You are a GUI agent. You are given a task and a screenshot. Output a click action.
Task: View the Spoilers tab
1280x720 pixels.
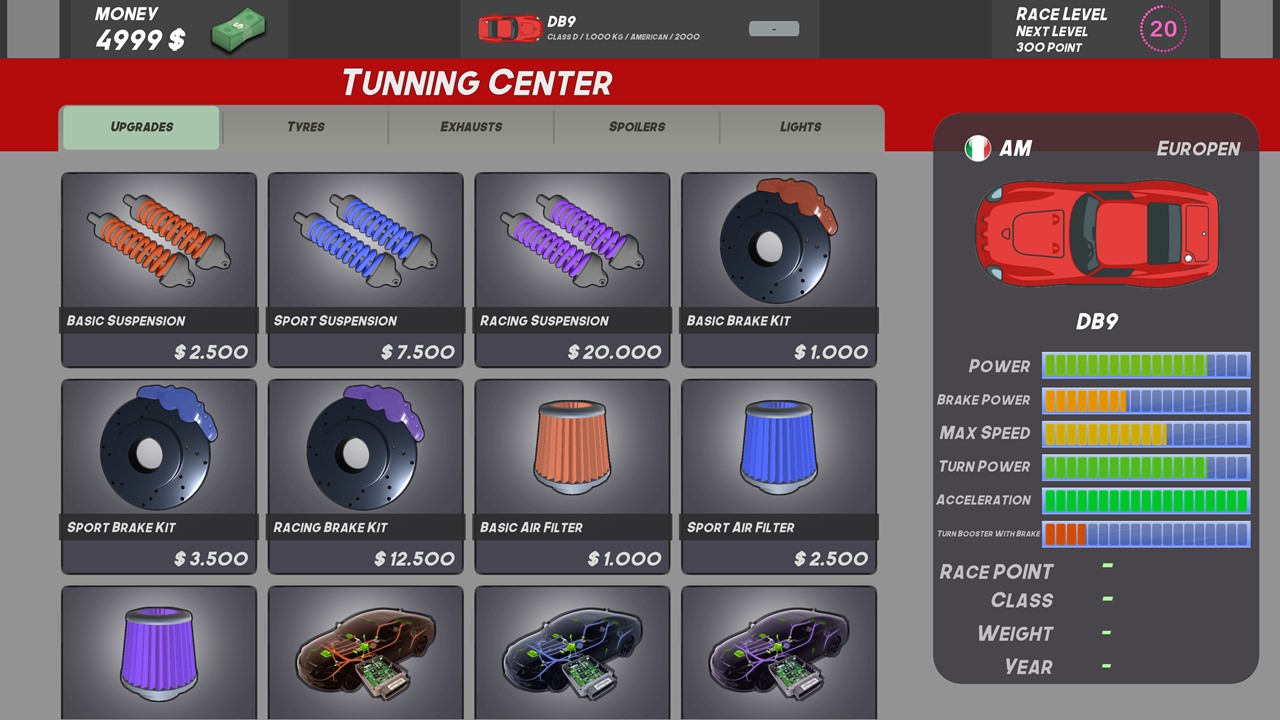(x=636, y=127)
